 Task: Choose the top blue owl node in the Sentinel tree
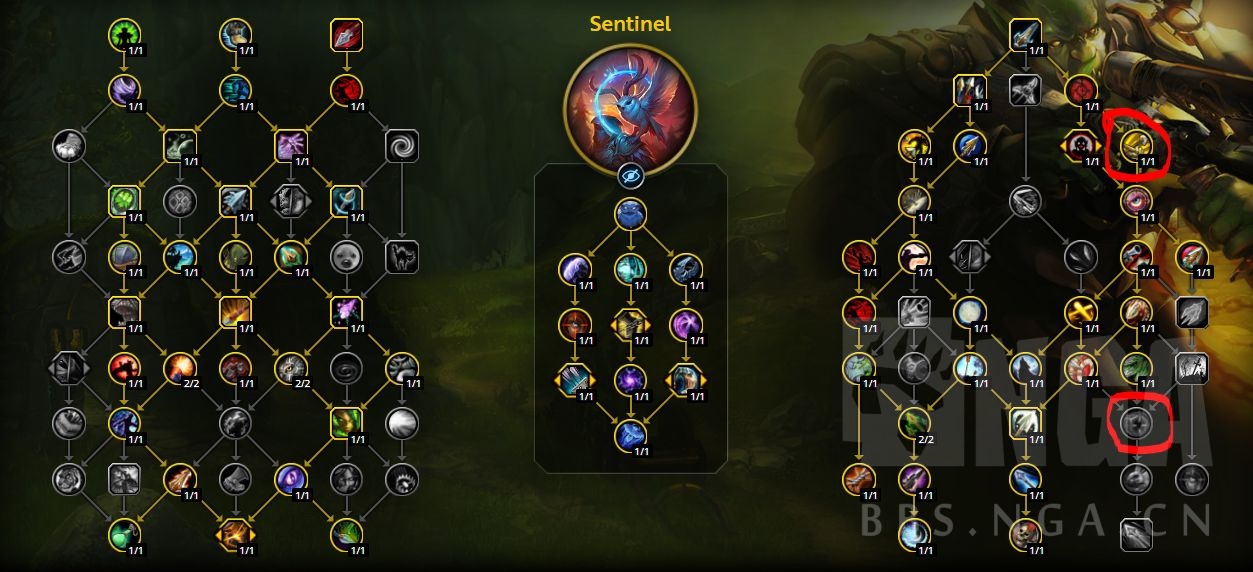[630, 214]
